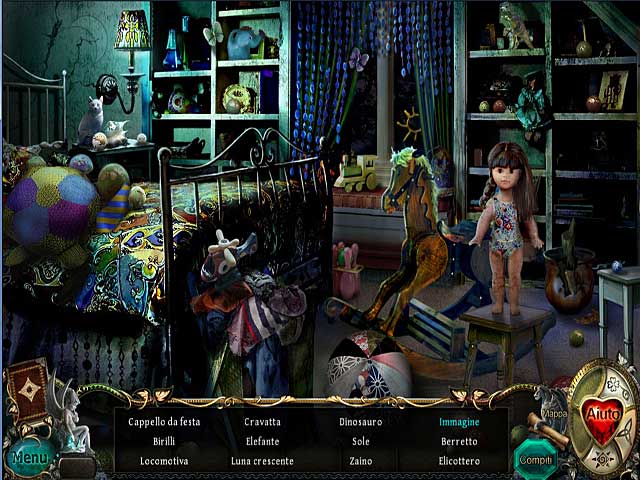Open the Menu button

click(x=30, y=458)
